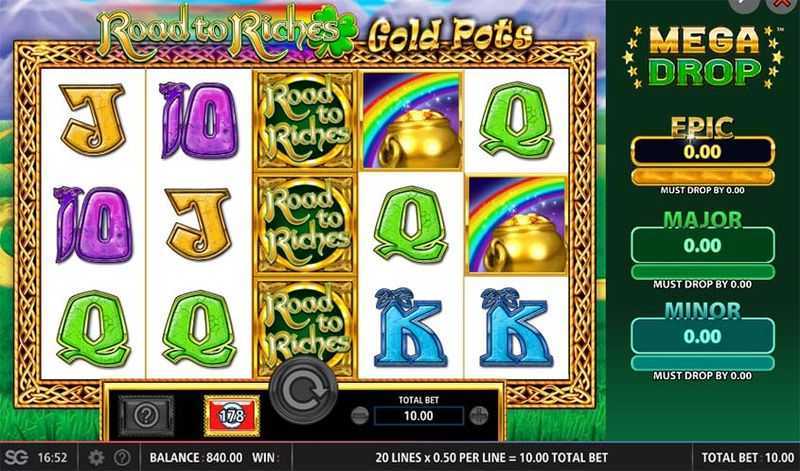800x471 pixels.
Task: Open help from the bottom bar question icon
Action: click(122, 458)
